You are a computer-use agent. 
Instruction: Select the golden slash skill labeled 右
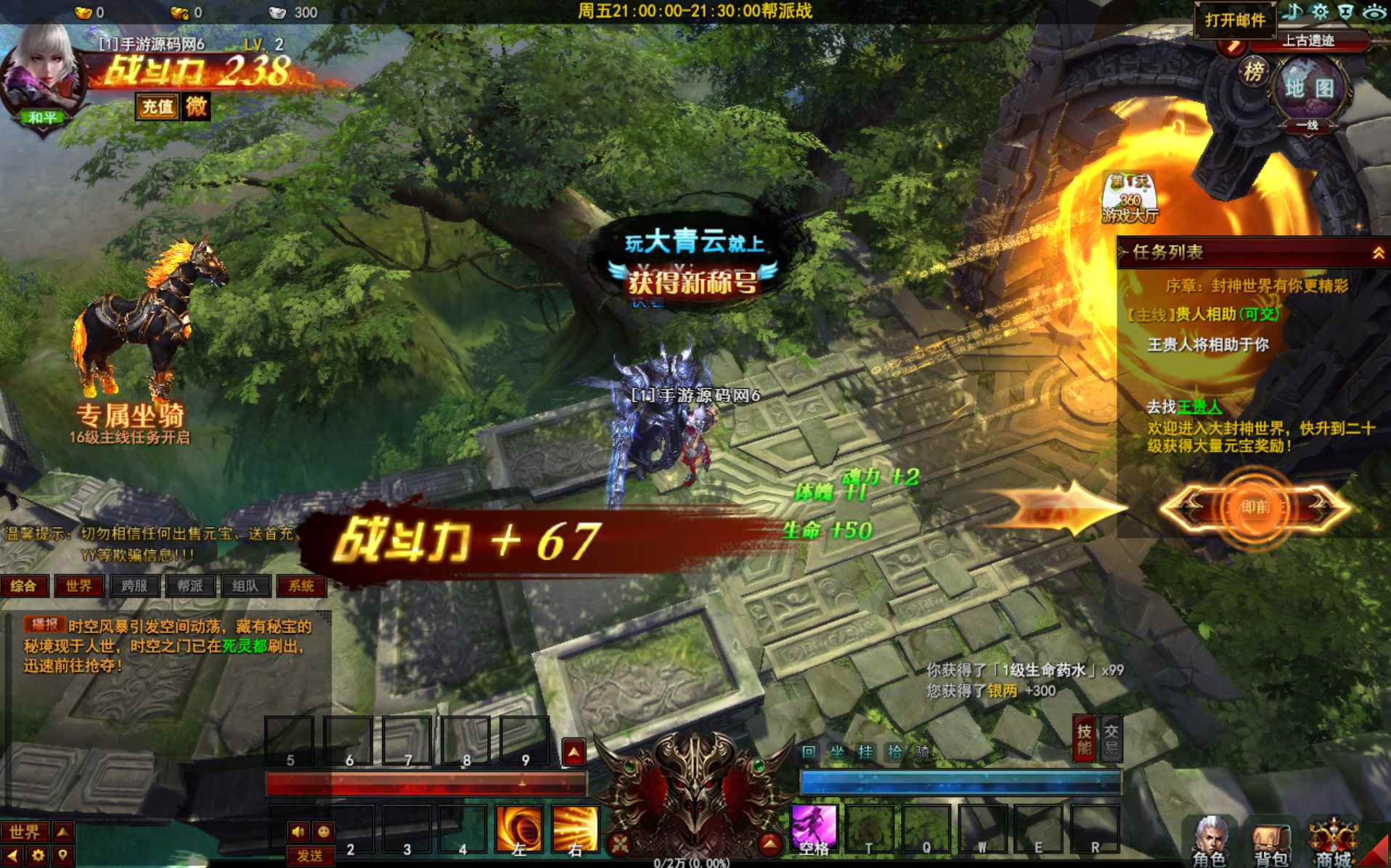[x=575, y=830]
